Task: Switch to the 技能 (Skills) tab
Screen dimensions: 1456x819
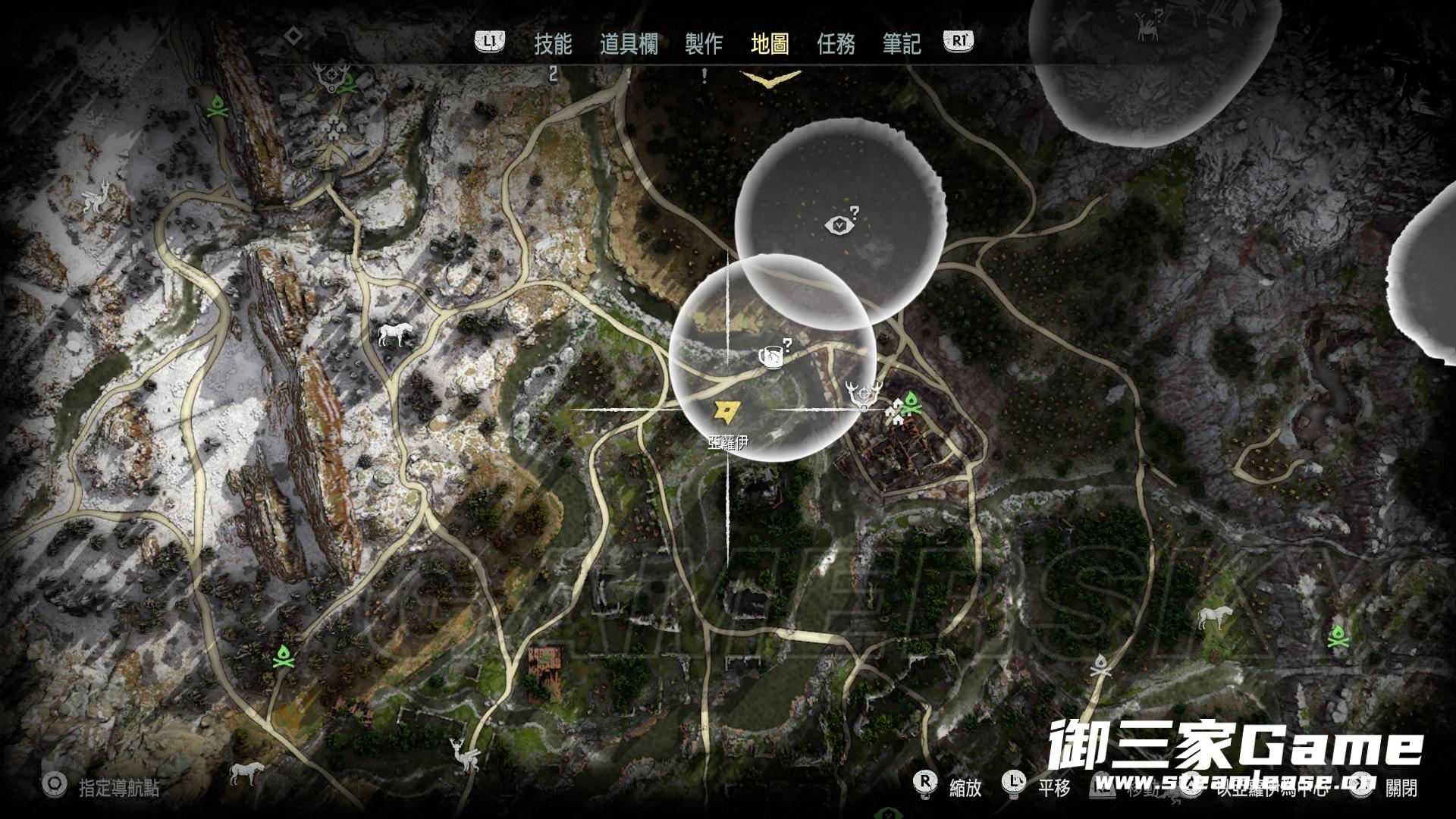Action: [553, 44]
